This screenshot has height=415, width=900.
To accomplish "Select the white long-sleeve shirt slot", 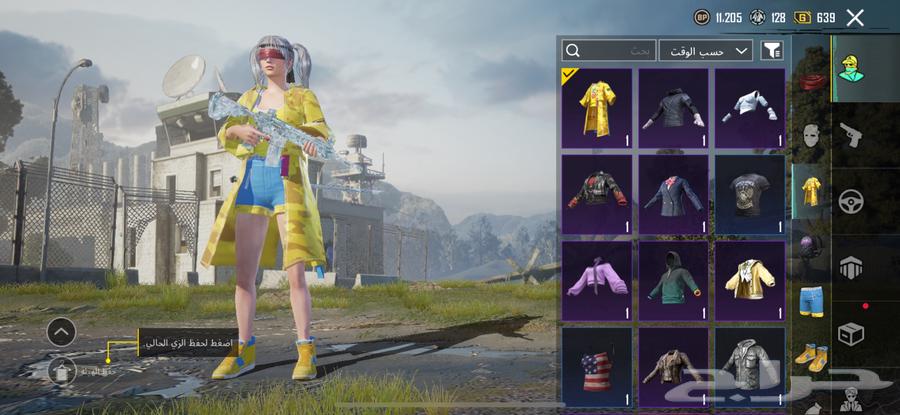I will click(749, 108).
